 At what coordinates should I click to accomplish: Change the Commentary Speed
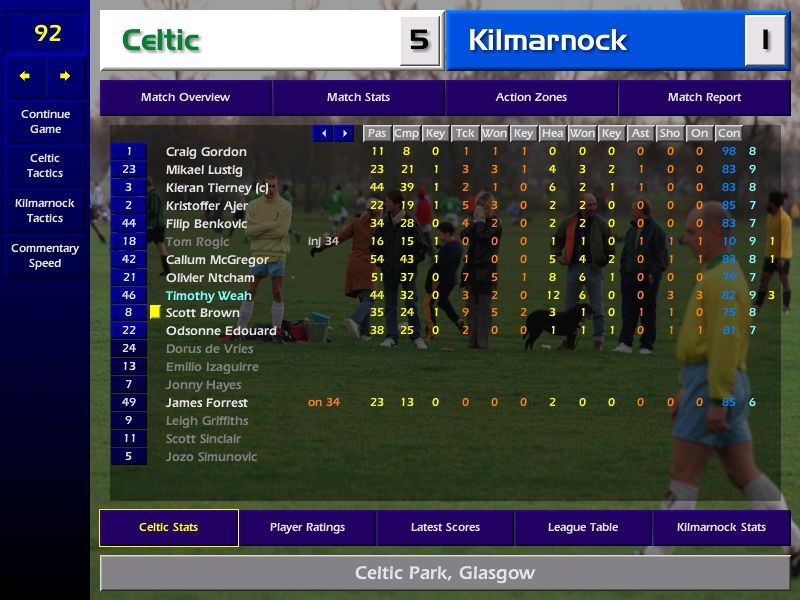(45, 255)
